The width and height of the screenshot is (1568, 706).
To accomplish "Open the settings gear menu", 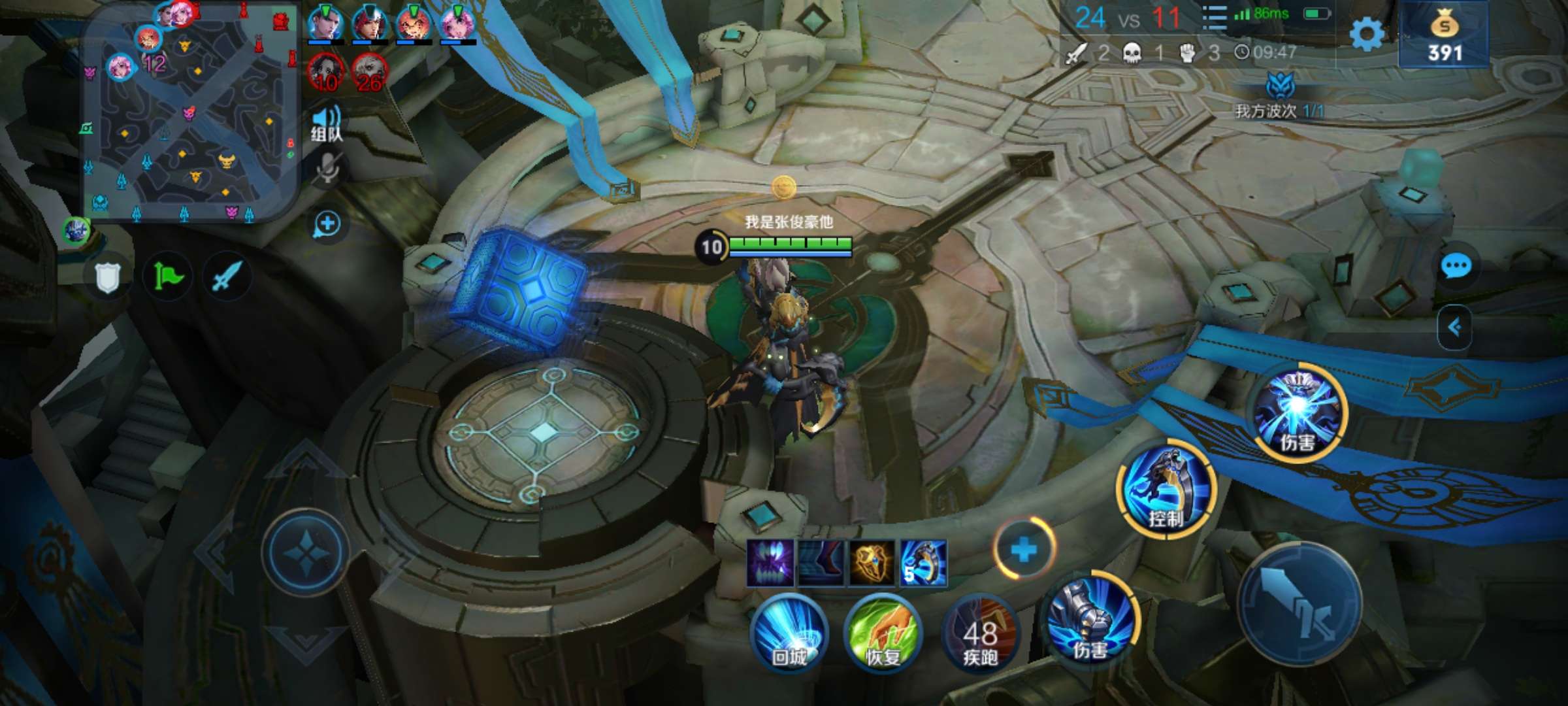I will (x=1366, y=34).
